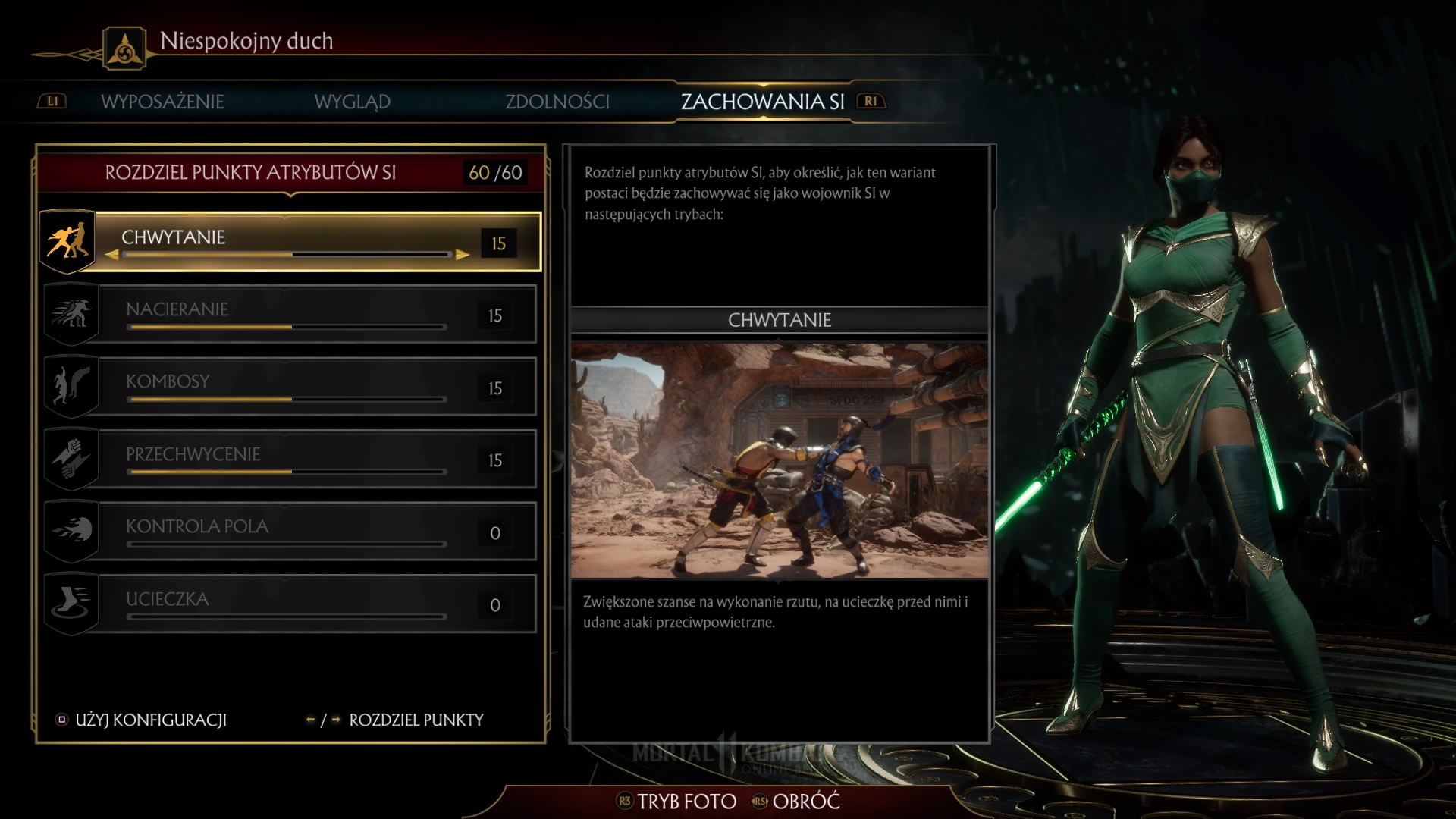The image size is (1456, 819).
Task: Open Tryb Foto photo mode
Action: coord(677,802)
